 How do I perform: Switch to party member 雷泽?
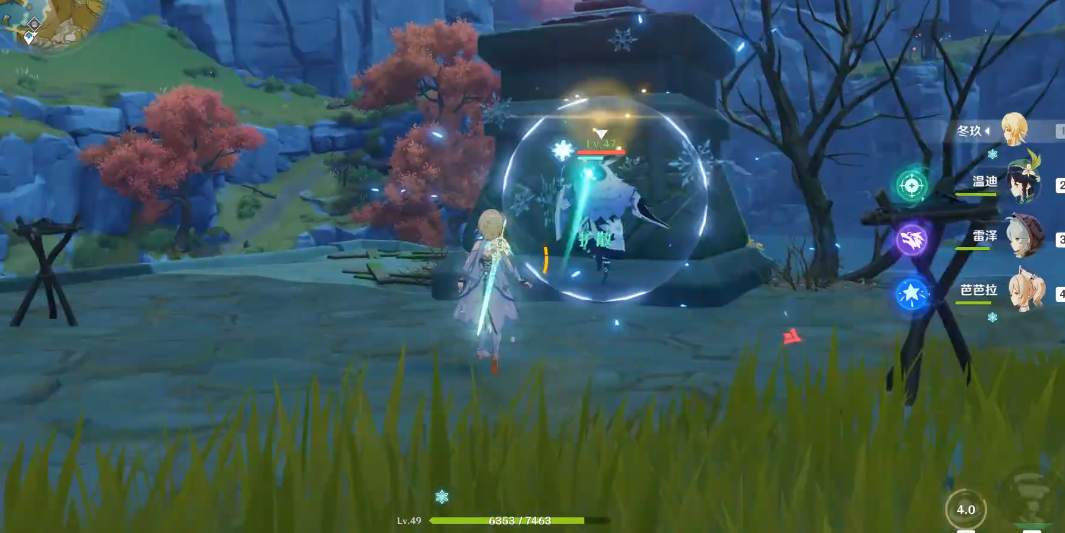pos(1023,237)
